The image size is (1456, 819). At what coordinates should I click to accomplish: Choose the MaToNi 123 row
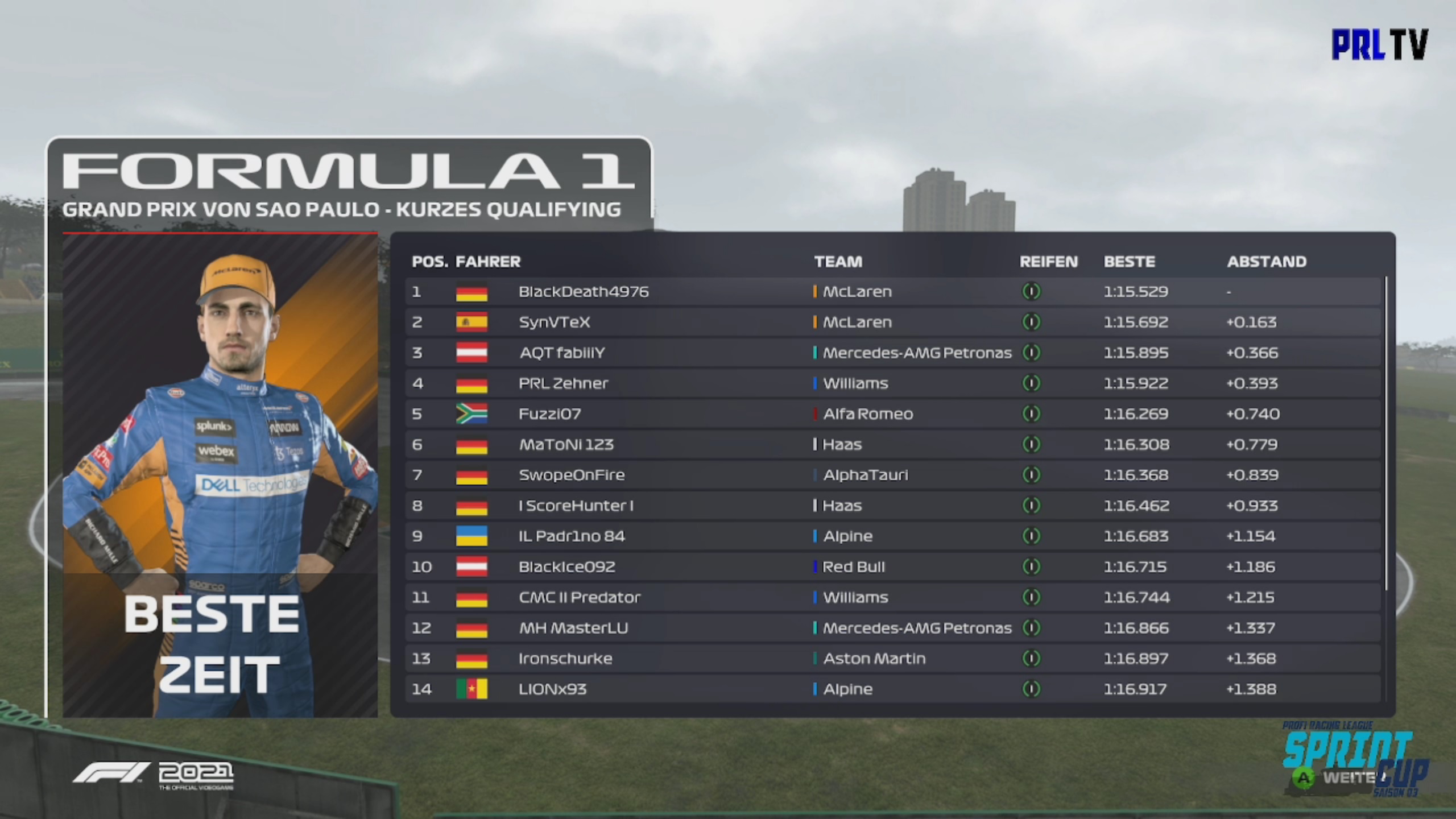pyautogui.click(x=893, y=445)
